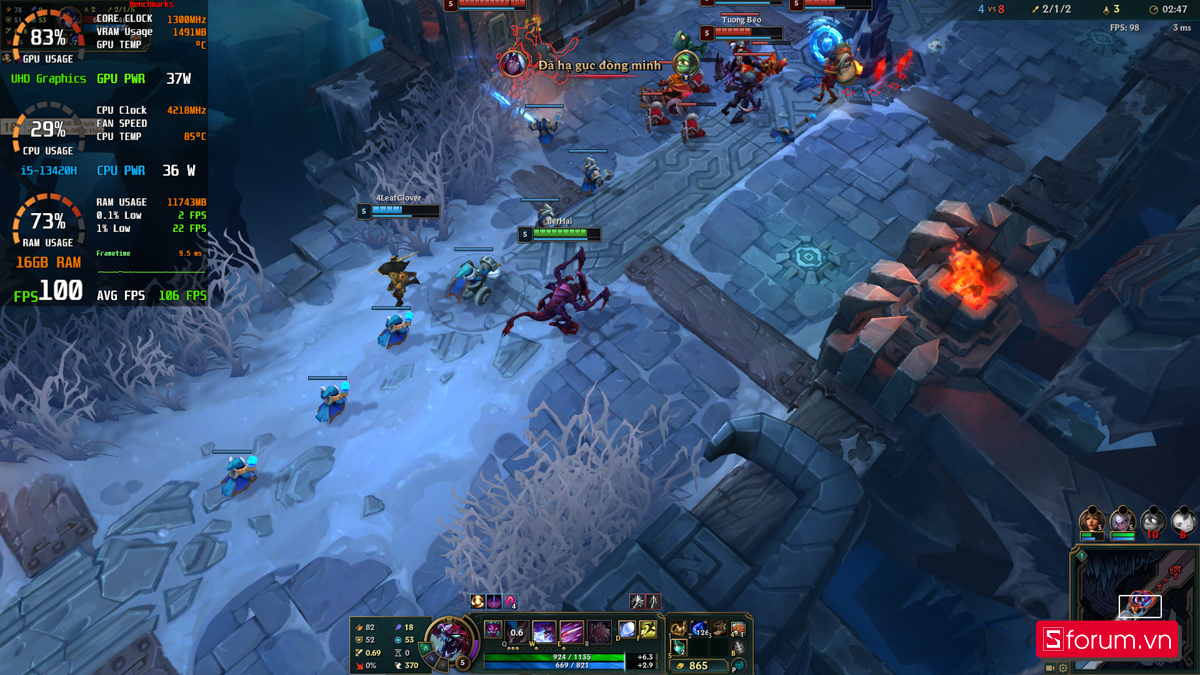Viewport: 1200px width, 675px height.
Task: Open the shop via the gold counter
Action: (694, 665)
